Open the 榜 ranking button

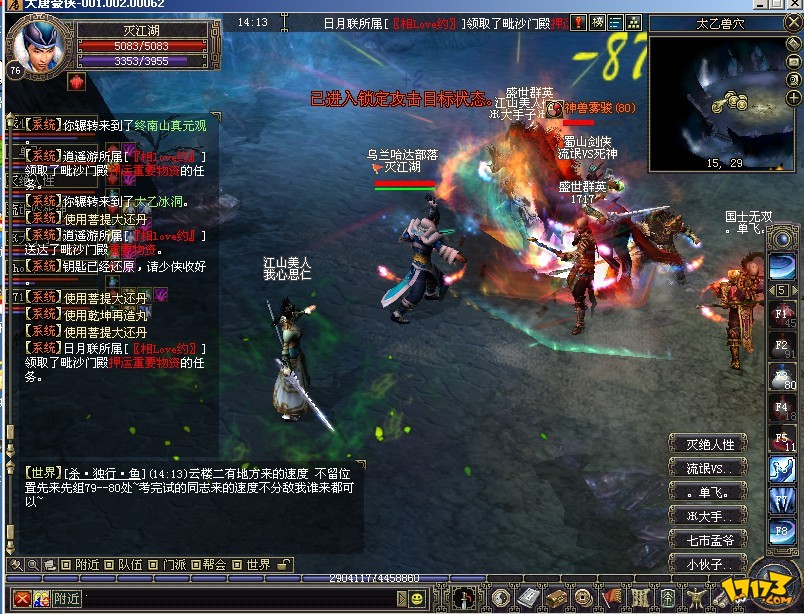tap(597, 23)
